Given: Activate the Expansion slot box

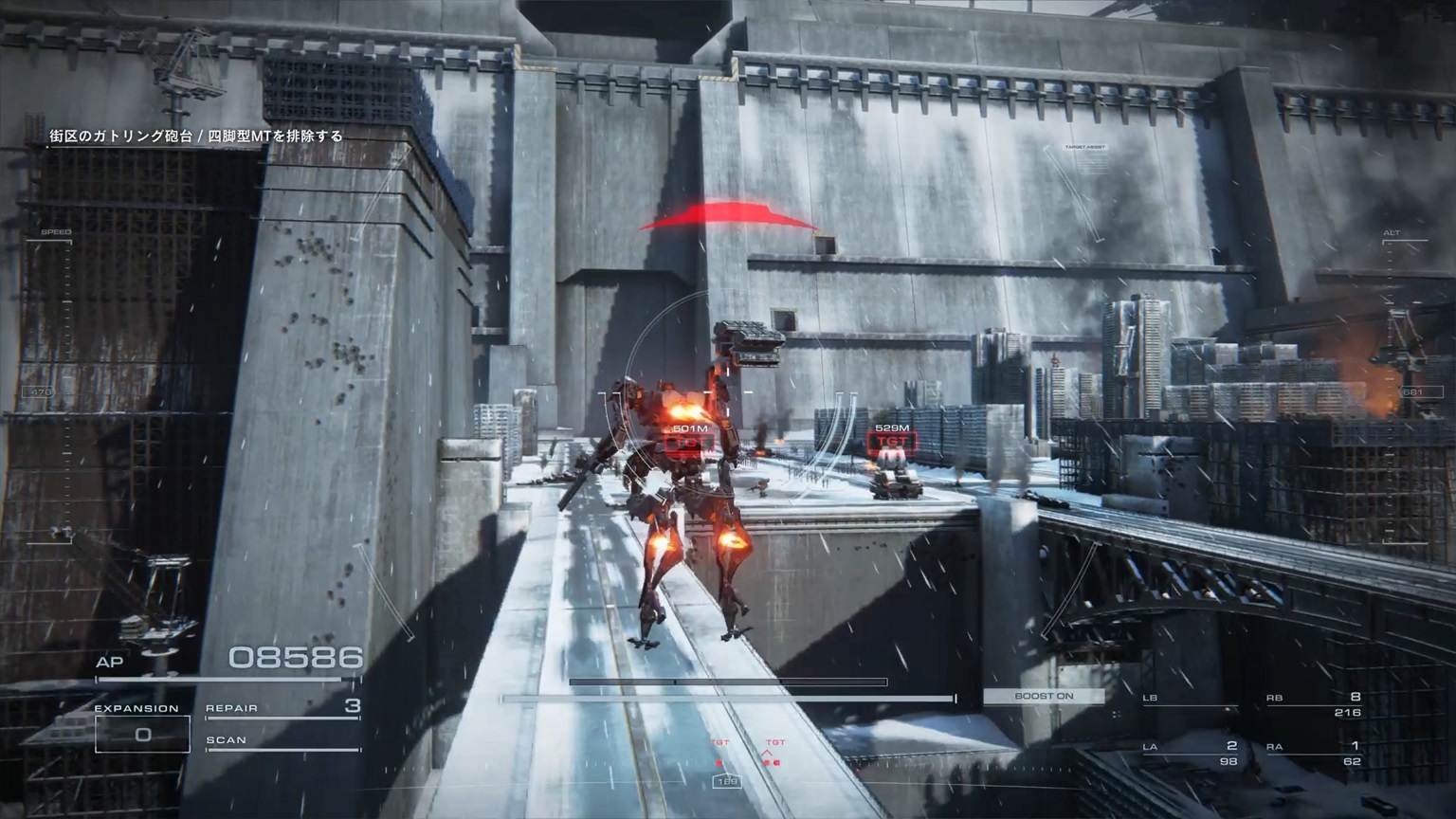Looking at the screenshot, I should pos(142,733).
